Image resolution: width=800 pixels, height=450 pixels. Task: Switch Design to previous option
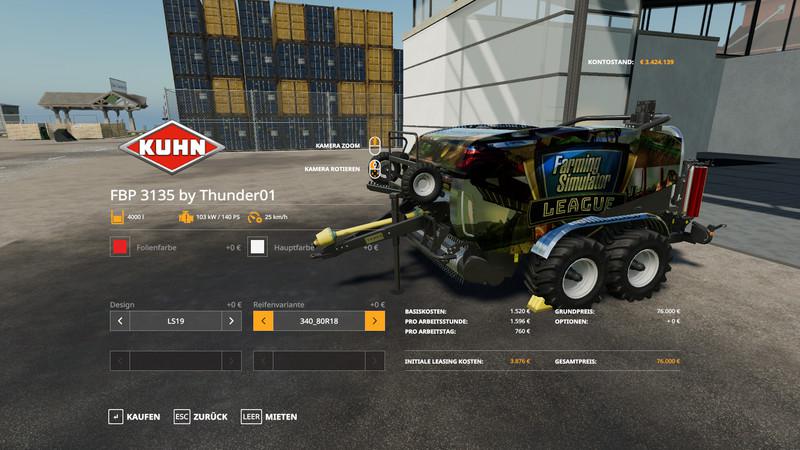tap(120, 321)
